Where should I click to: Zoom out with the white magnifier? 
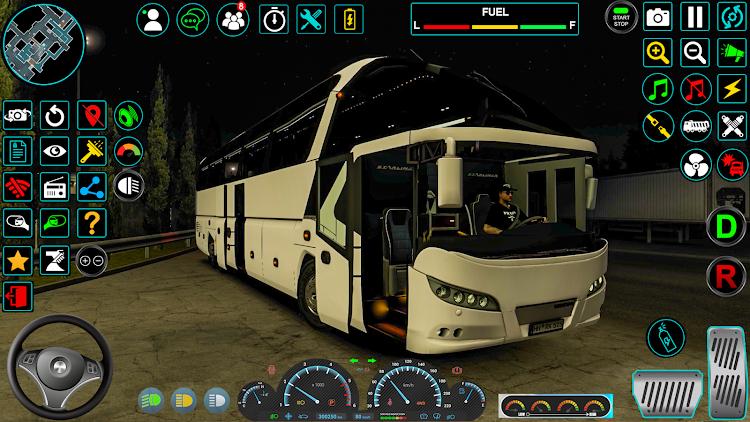tap(695, 52)
